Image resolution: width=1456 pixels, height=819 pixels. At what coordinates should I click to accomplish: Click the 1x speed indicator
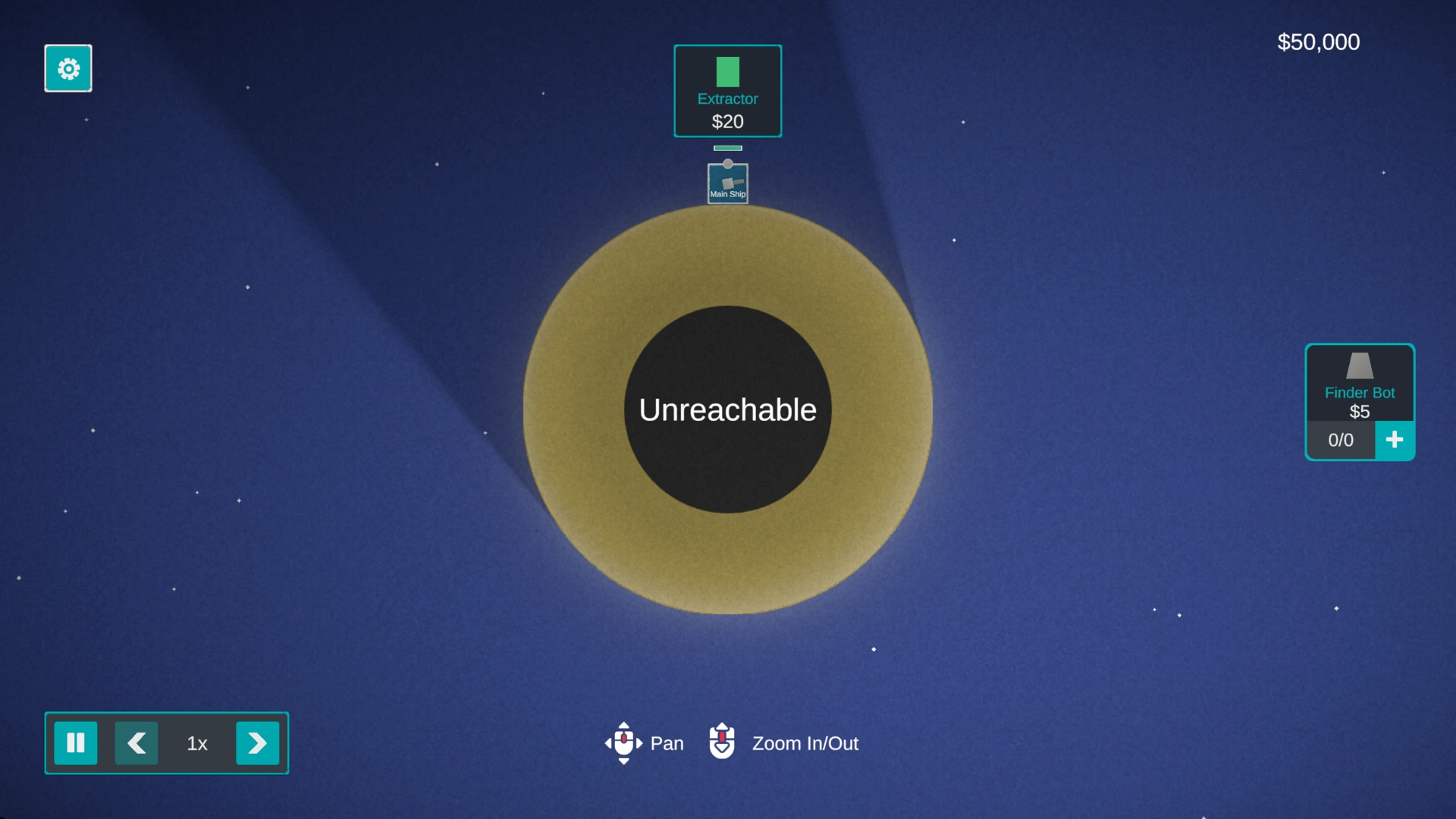196,743
